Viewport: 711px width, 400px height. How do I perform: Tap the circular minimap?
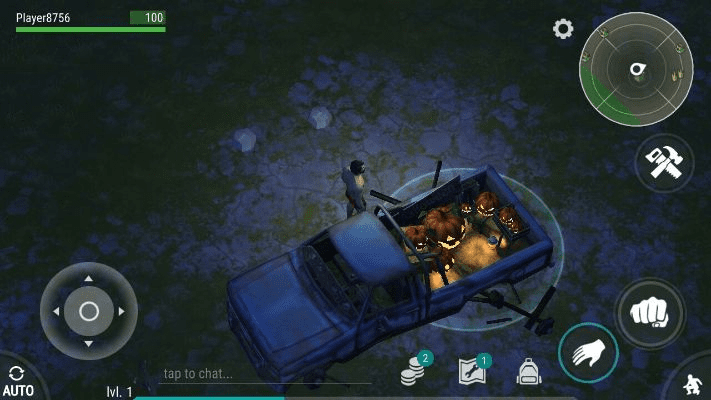click(634, 70)
